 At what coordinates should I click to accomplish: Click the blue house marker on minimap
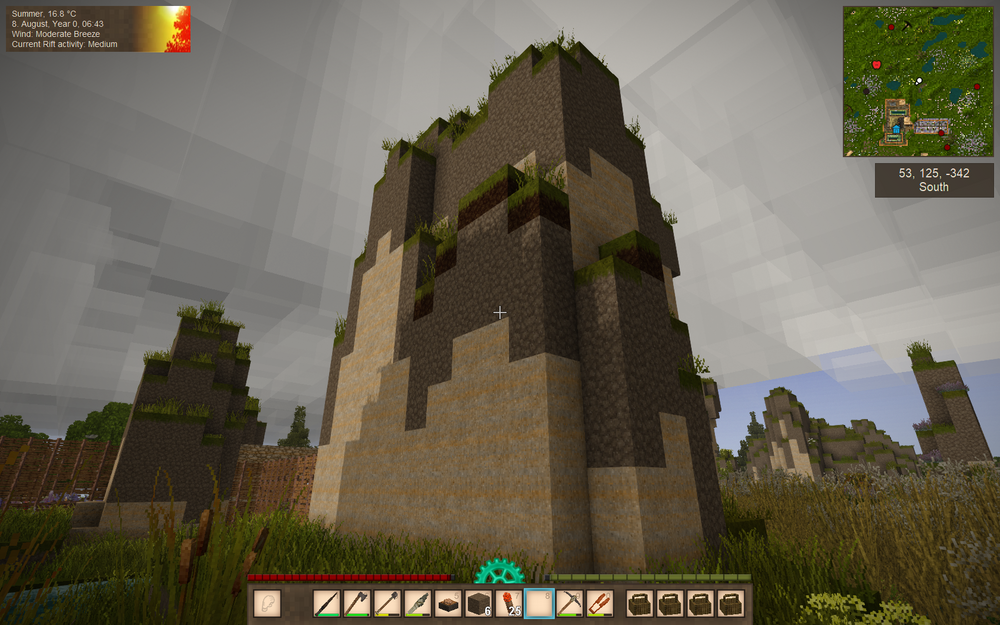coord(898,129)
